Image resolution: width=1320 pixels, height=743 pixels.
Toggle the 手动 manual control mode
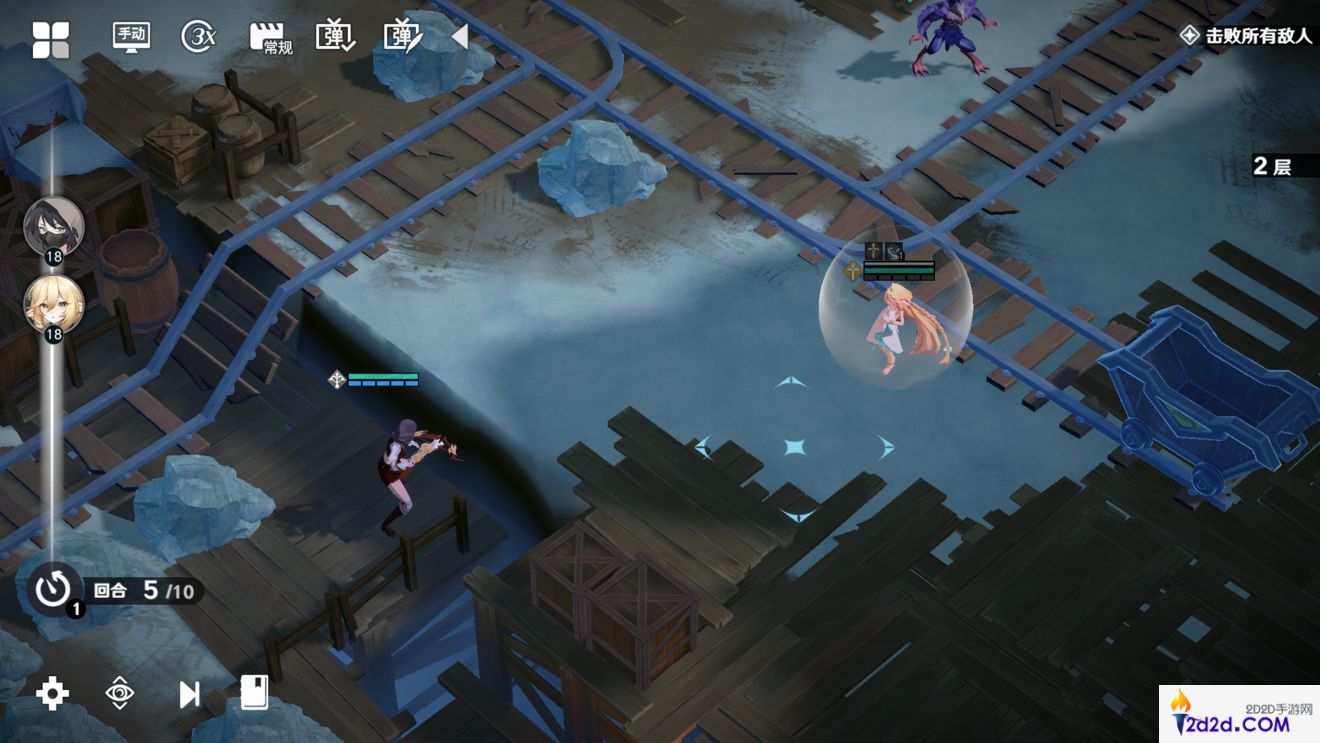[131, 37]
